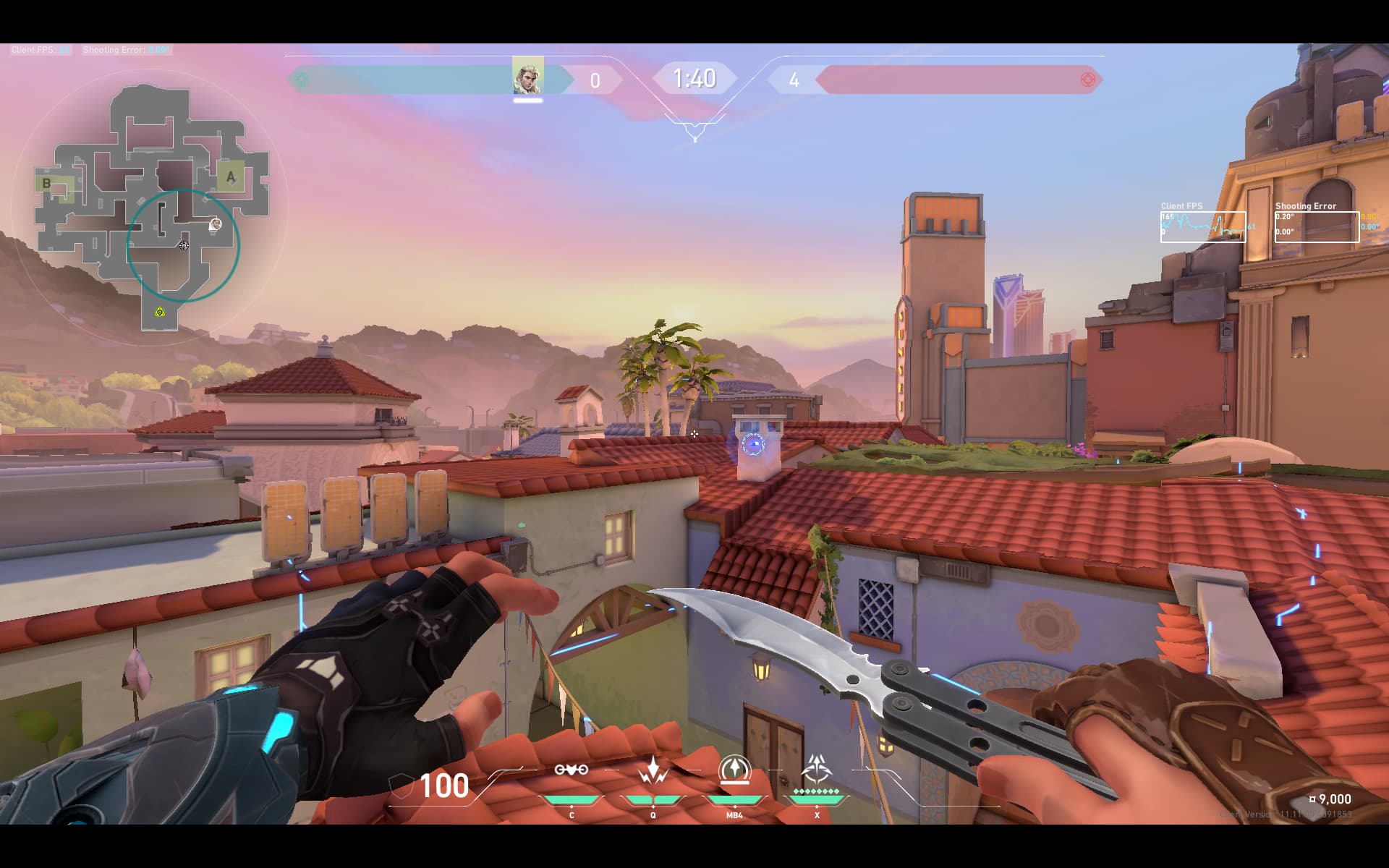Click the A site marker on the minimap
Image resolution: width=1389 pixels, height=868 pixels.
coord(231,176)
